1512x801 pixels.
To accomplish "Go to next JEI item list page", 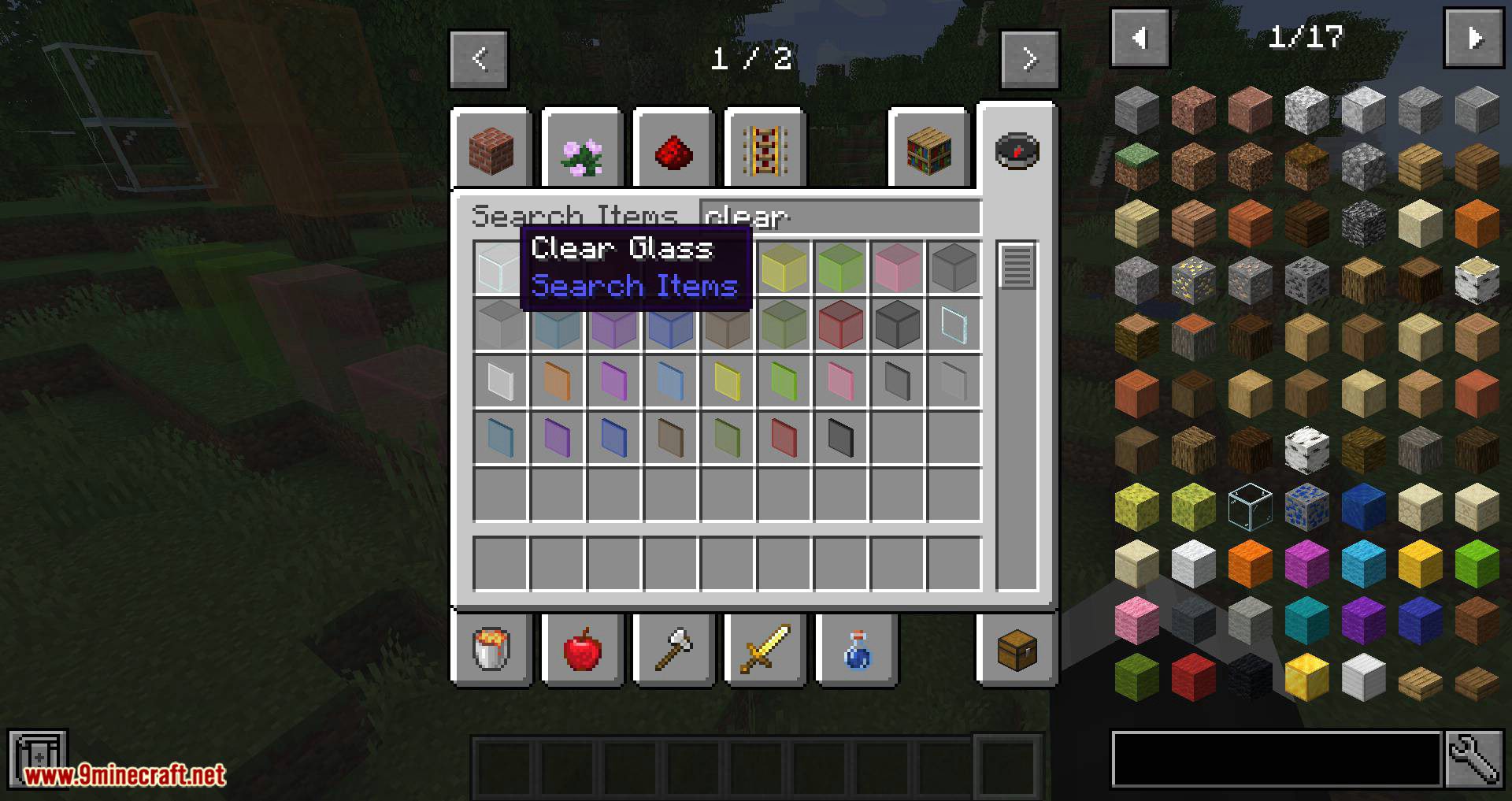I will point(1473,38).
